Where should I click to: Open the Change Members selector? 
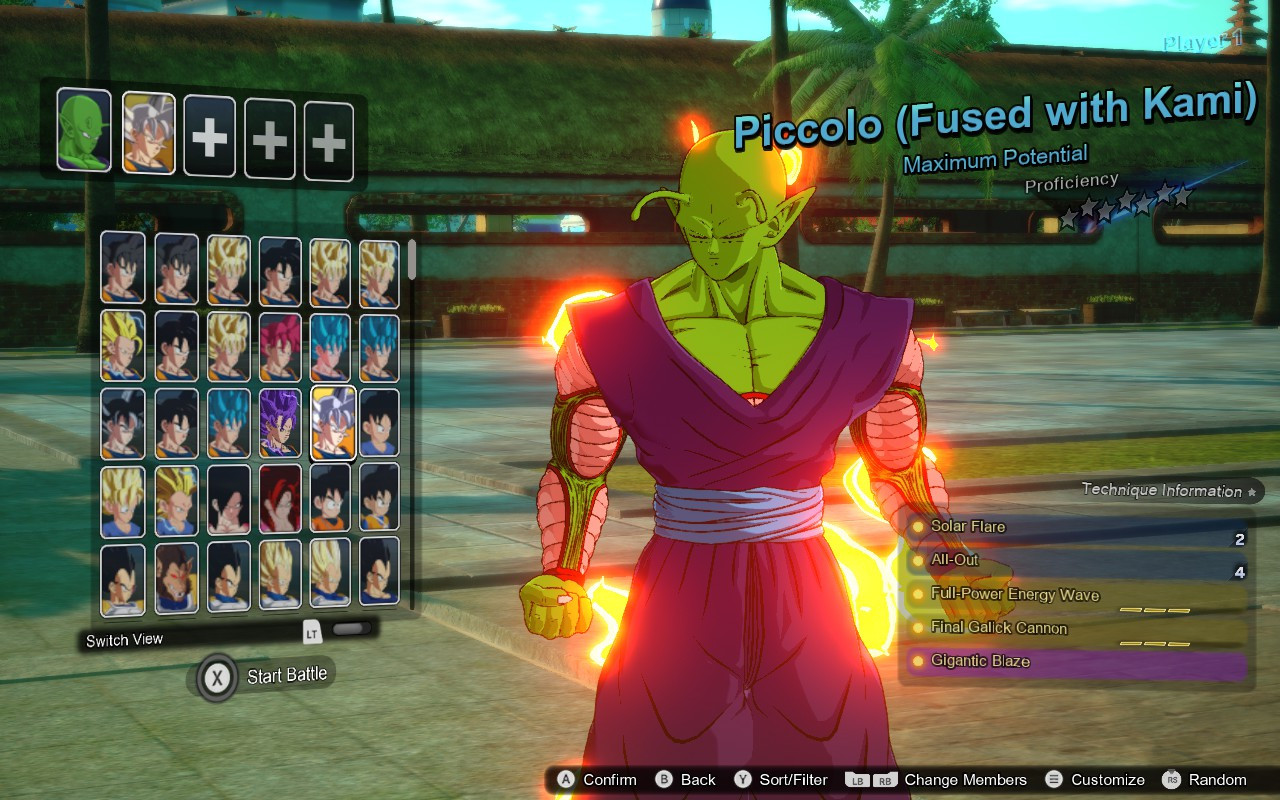coord(950,780)
